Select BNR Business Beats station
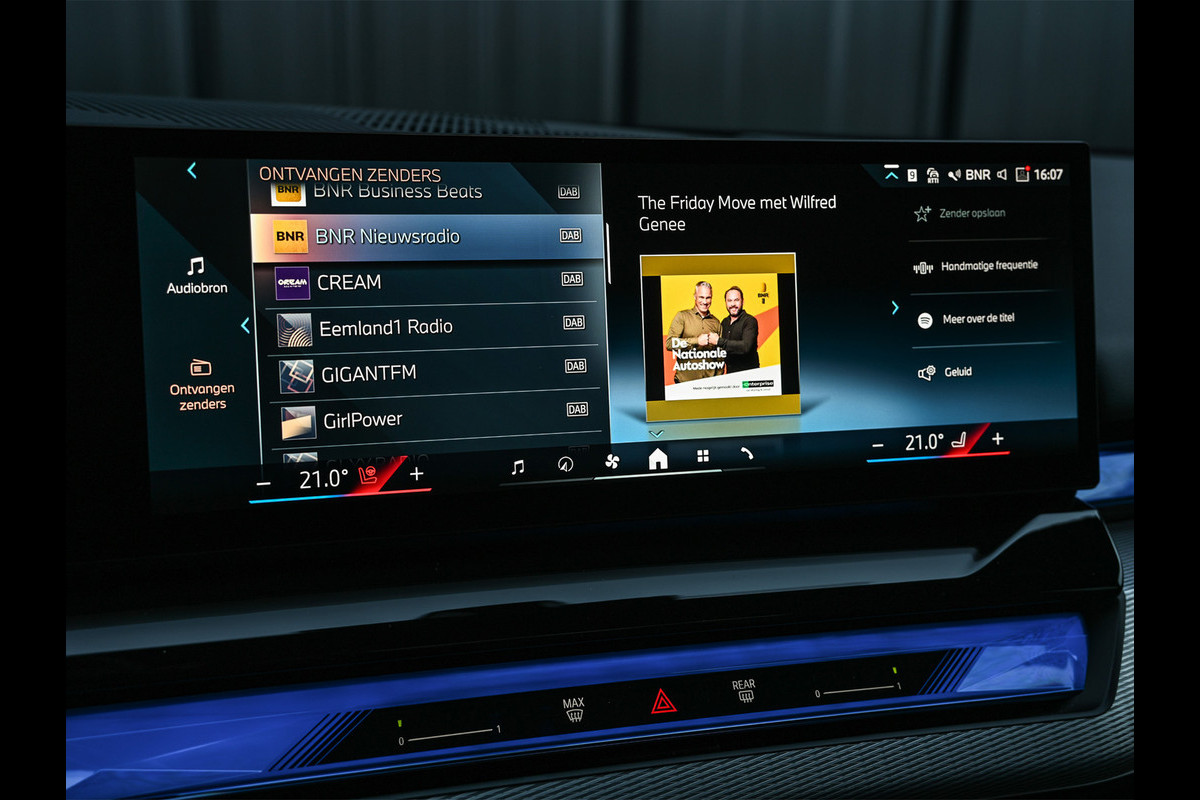Image resolution: width=1200 pixels, height=800 pixels. (x=398, y=191)
